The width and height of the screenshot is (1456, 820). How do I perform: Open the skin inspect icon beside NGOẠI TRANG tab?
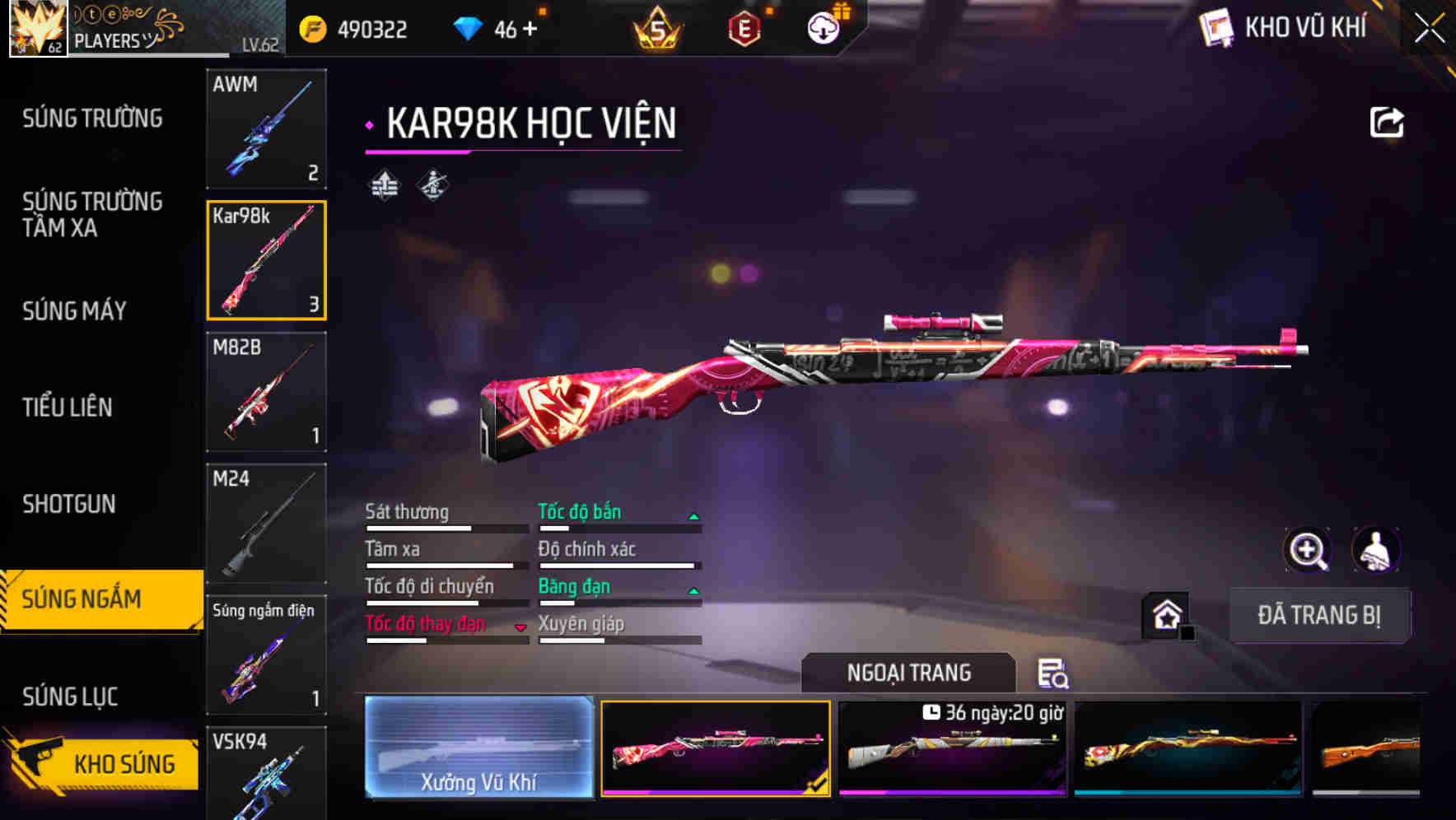[x=1054, y=673]
